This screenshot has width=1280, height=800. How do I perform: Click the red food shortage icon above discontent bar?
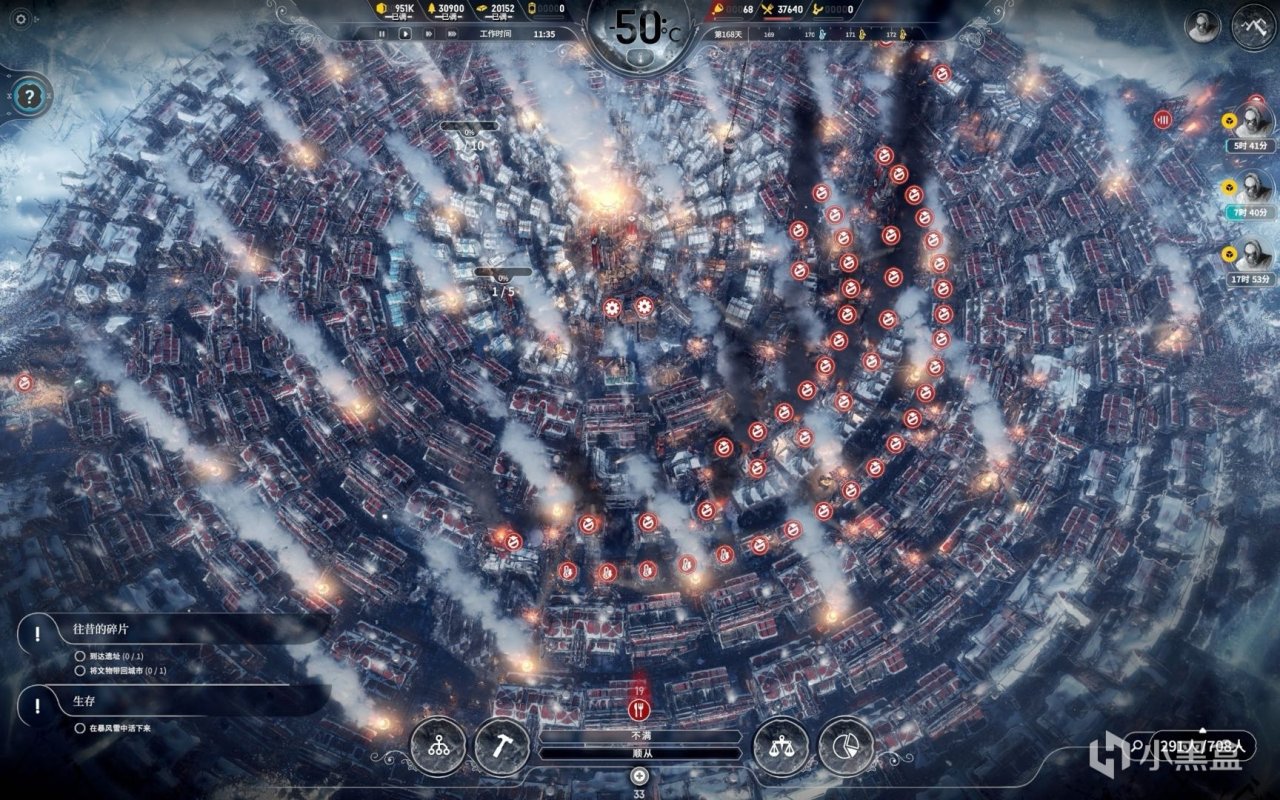coord(639,710)
